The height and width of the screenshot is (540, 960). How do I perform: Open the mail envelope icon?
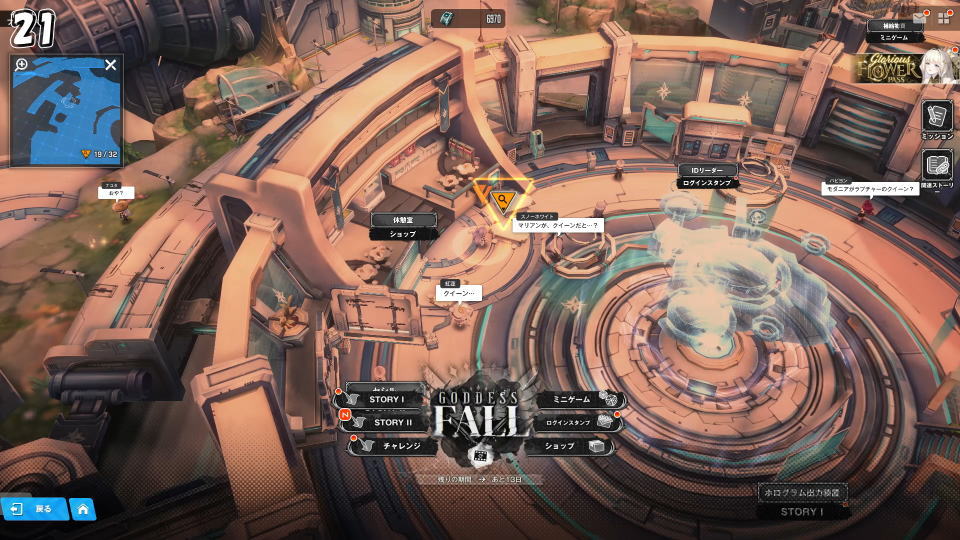click(918, 17)
